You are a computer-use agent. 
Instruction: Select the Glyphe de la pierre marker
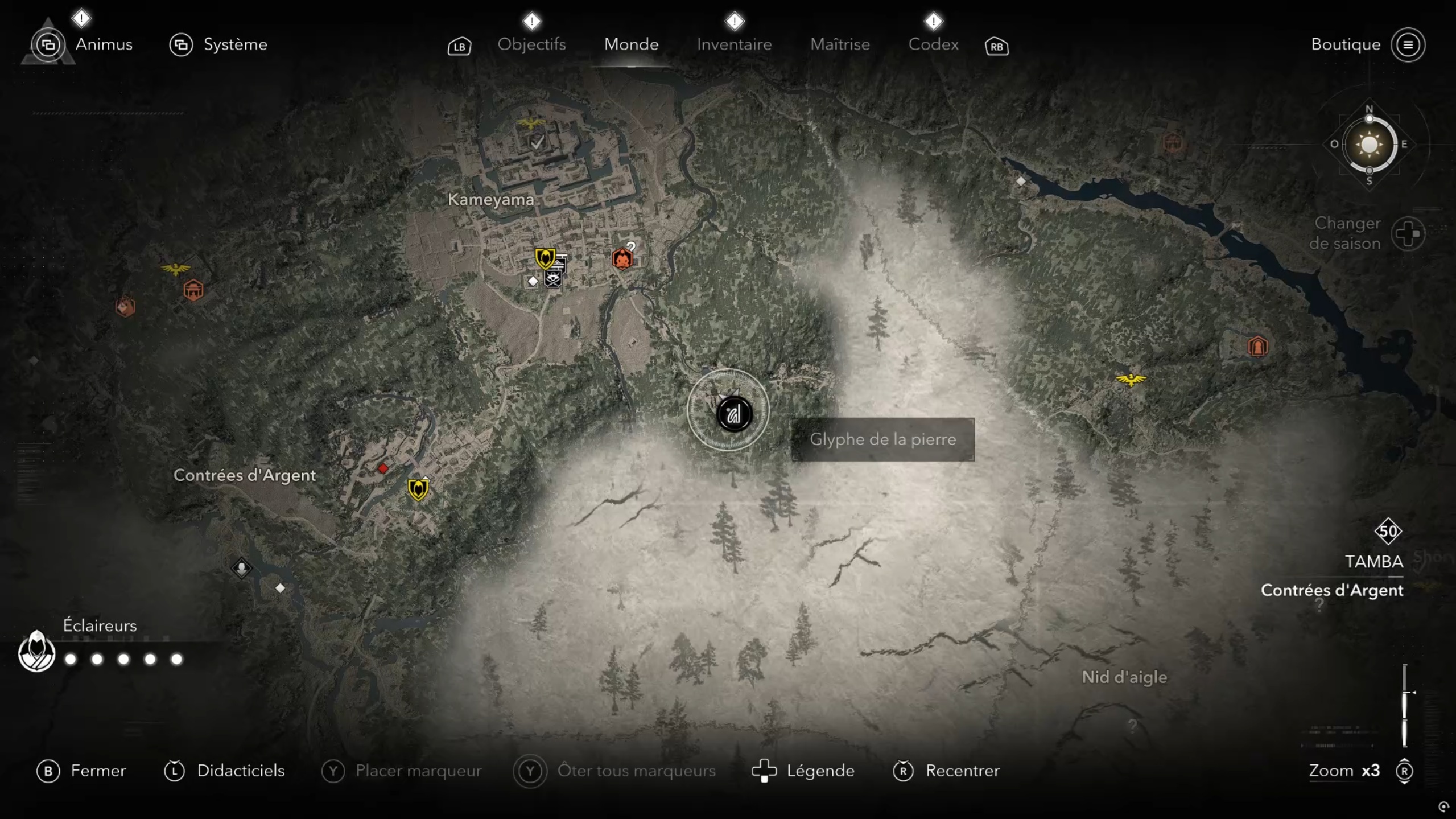[733, 414]
